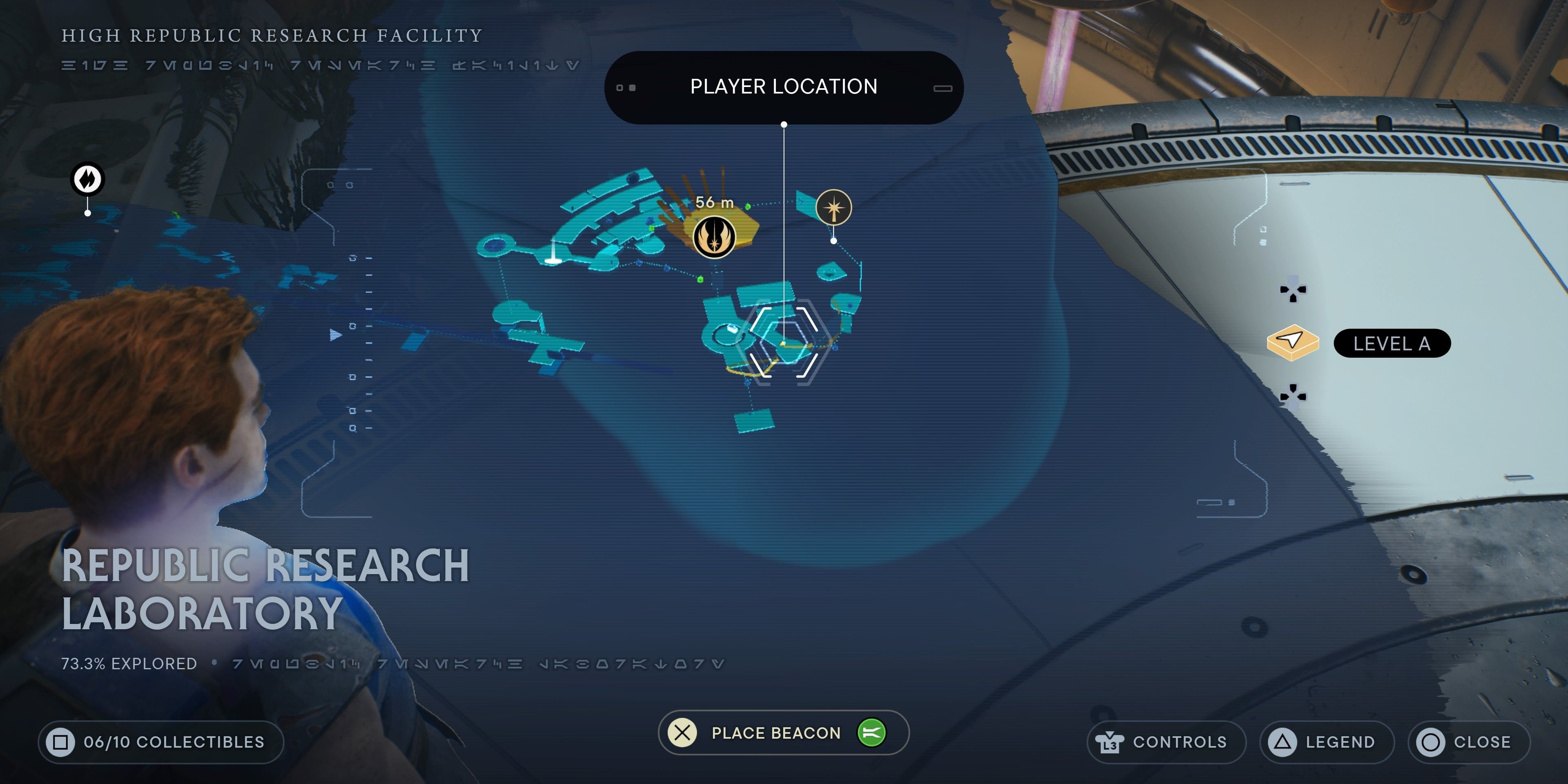Click the flame icon map marker
Screen dimensions: 1568x784
[x=88, y=179]
